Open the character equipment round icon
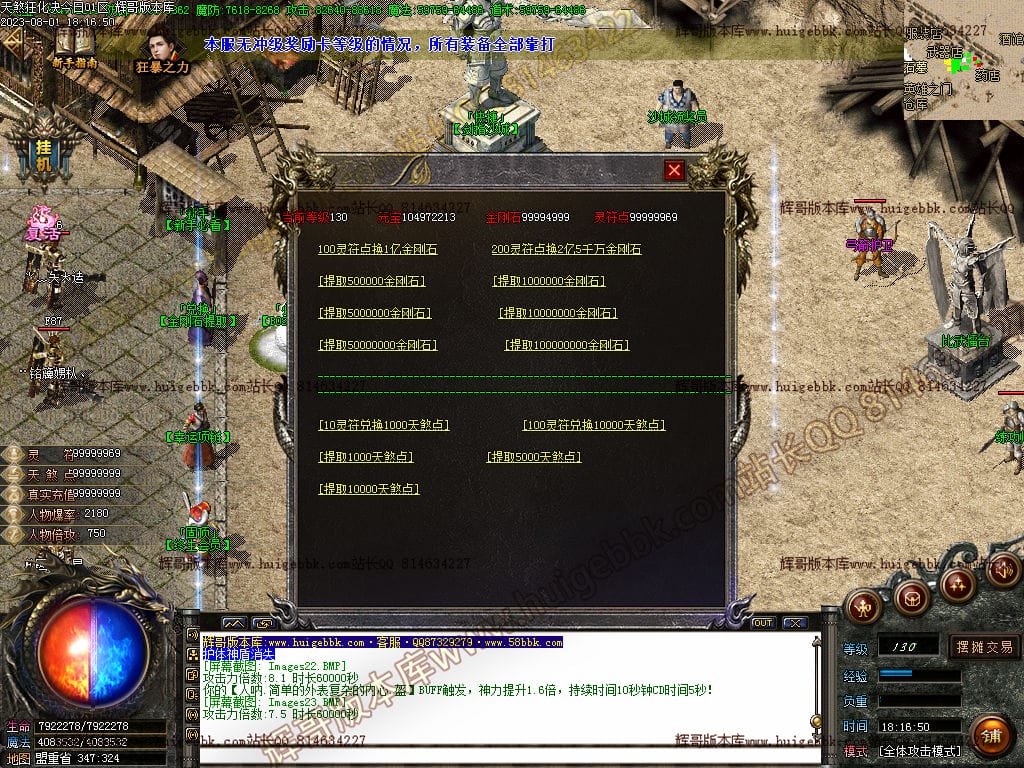Image resolution: width=1024 pixels, height=768 pixels. (x=863, y=605)
